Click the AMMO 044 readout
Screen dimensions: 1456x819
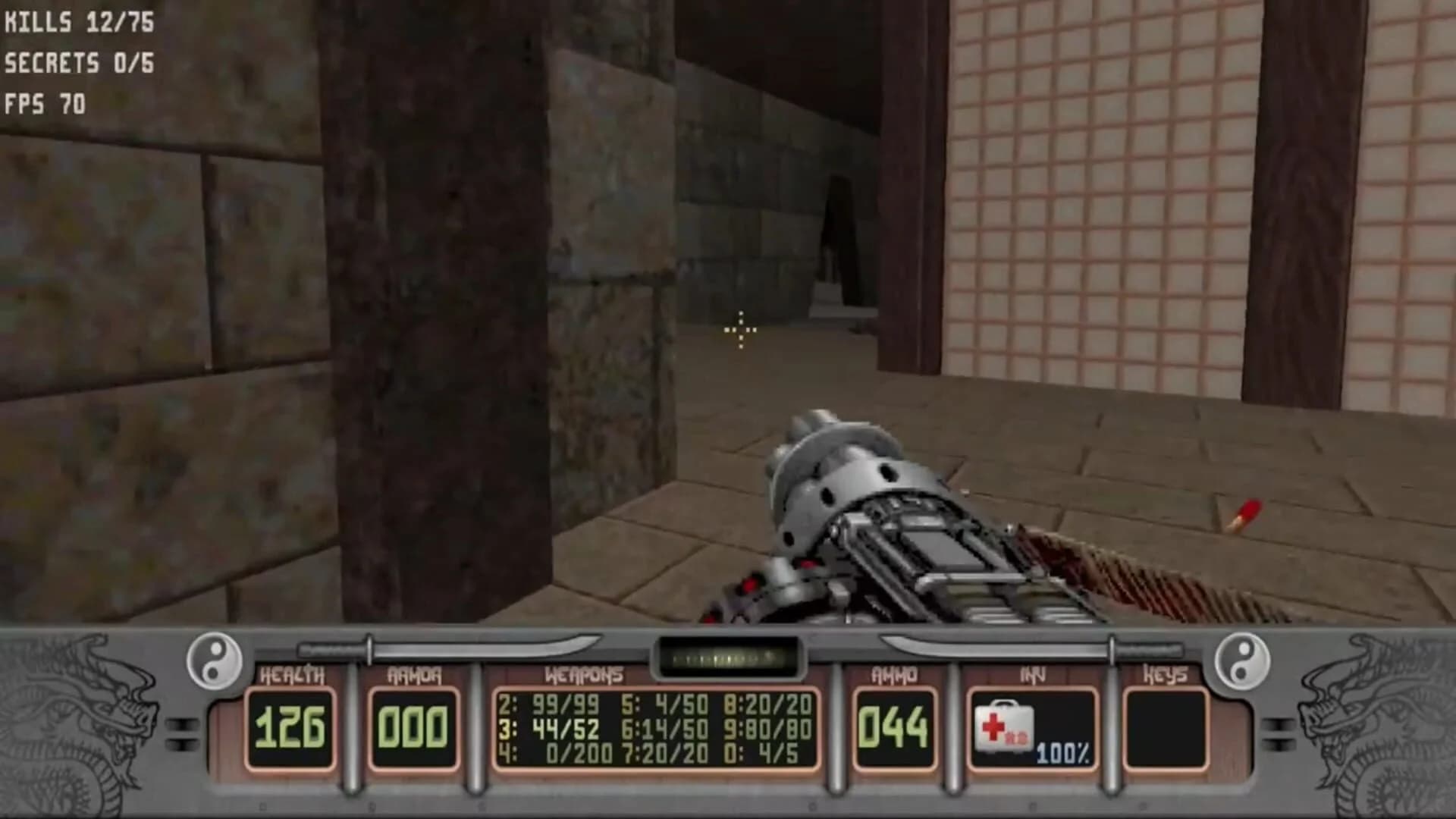[895, 724]
